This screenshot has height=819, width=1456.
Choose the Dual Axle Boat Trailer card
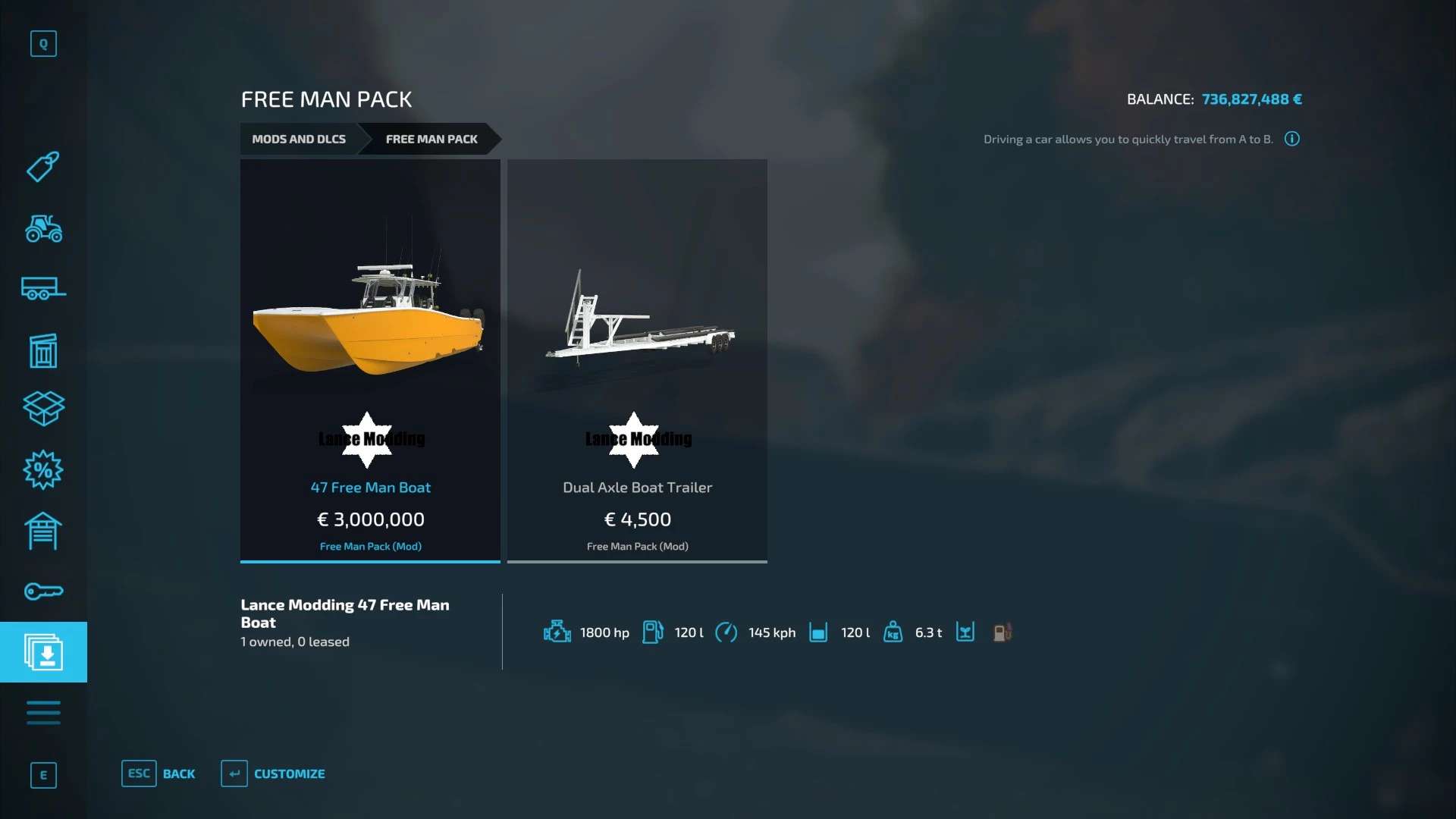[637, 360]
